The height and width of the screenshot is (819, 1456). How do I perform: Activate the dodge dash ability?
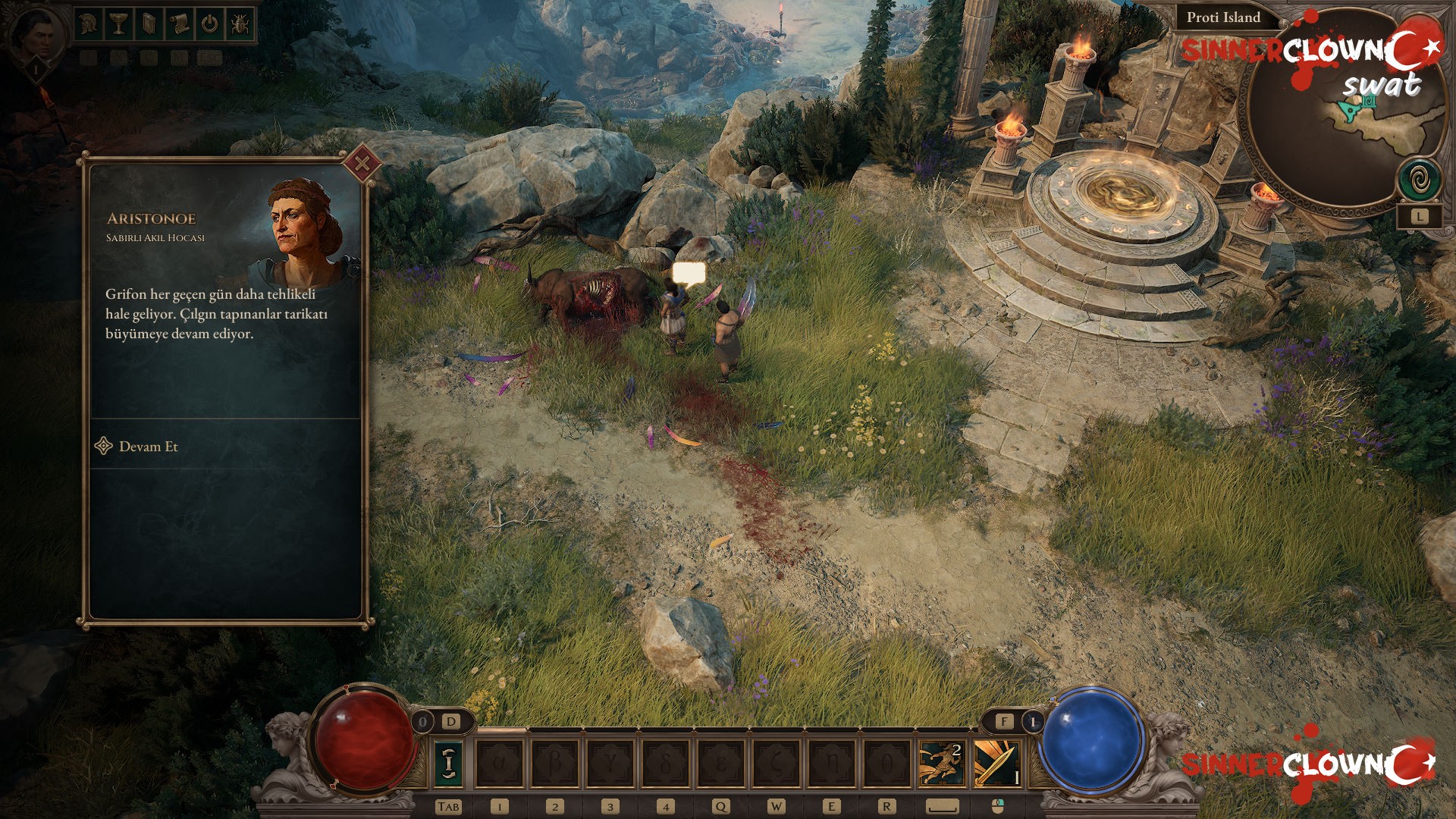pyautogui.click(x=941, y=763)
